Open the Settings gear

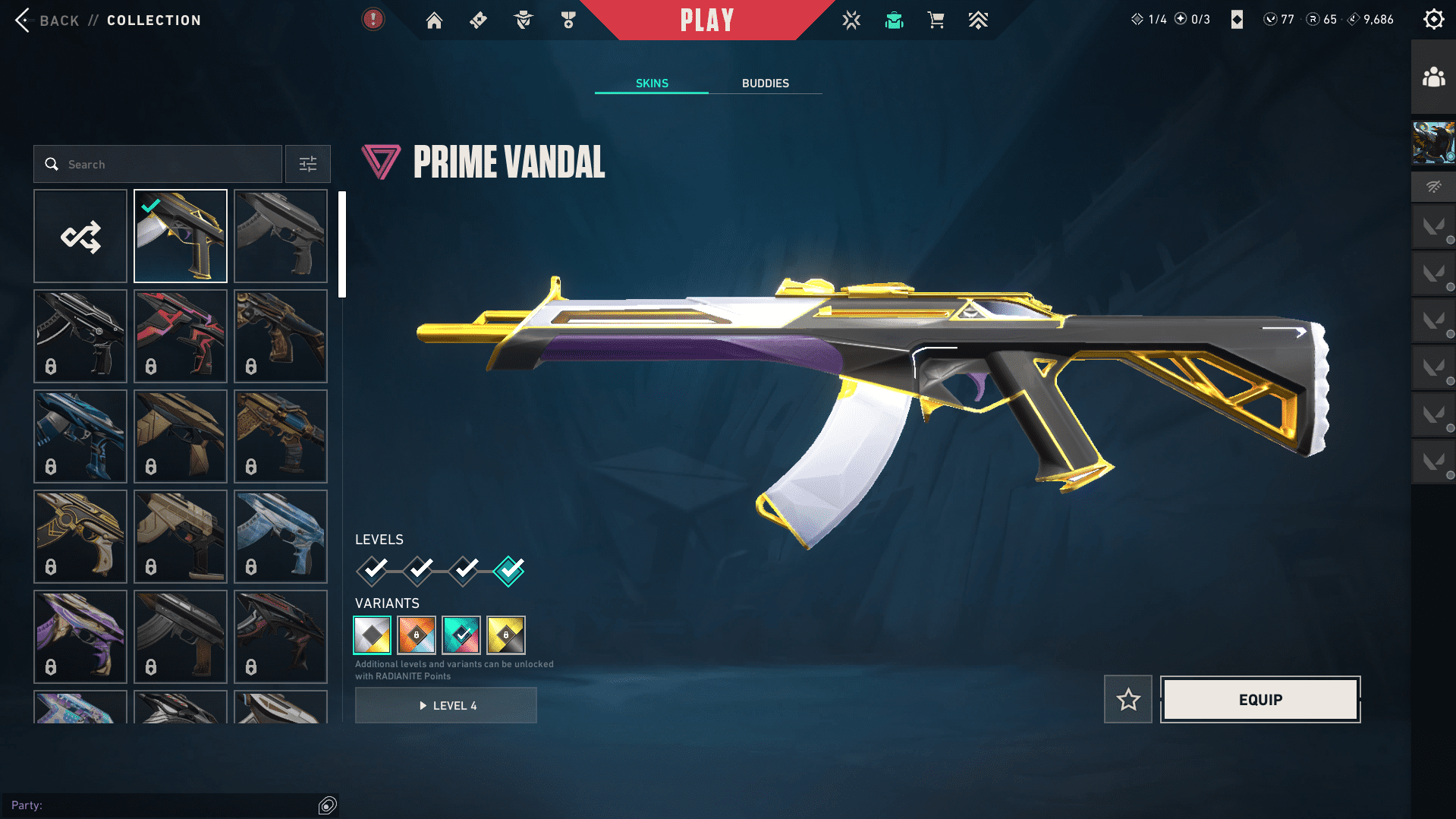pos(1433,19)
